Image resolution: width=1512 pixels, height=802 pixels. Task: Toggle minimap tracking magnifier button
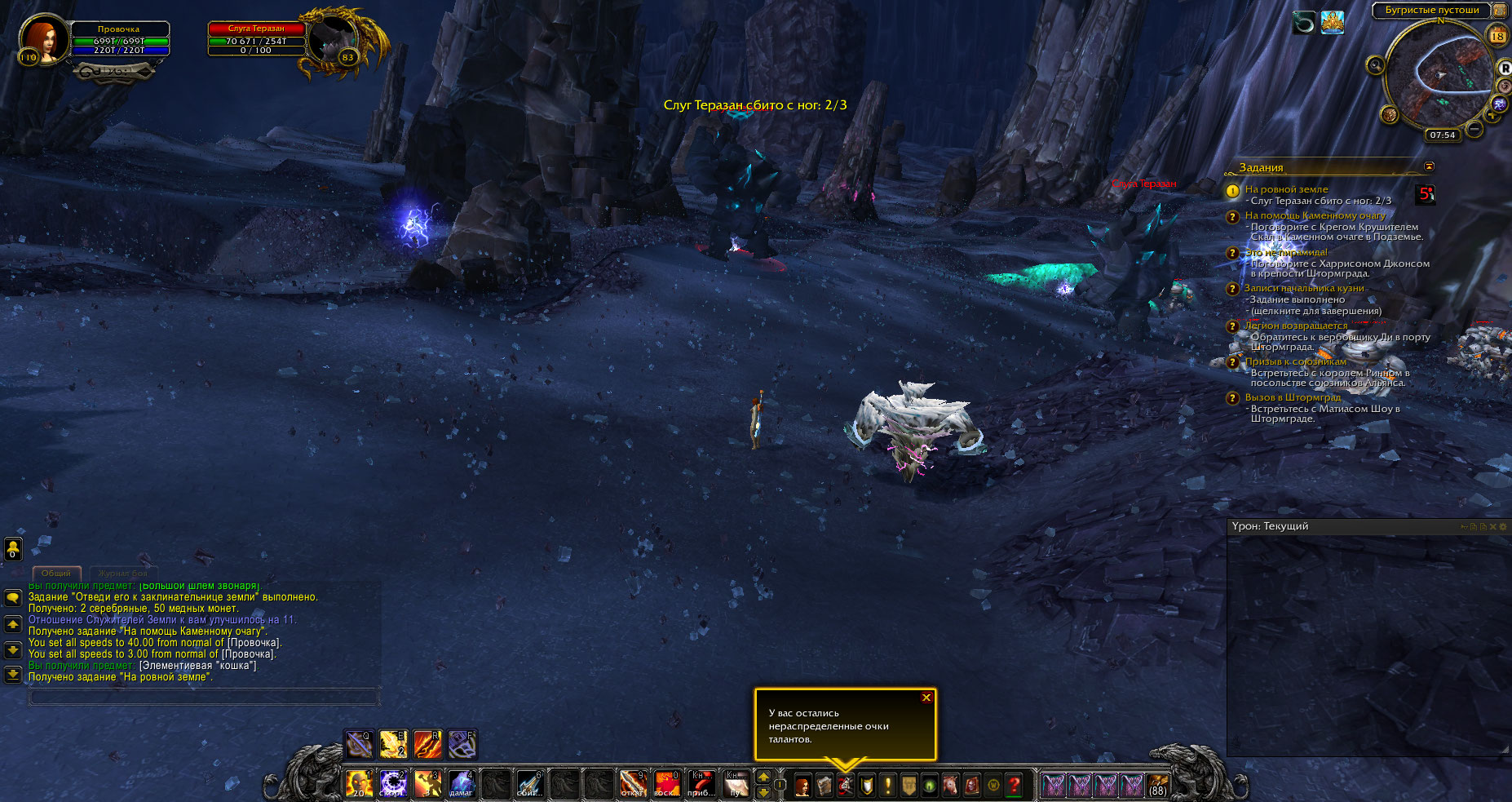[1376, 65]
